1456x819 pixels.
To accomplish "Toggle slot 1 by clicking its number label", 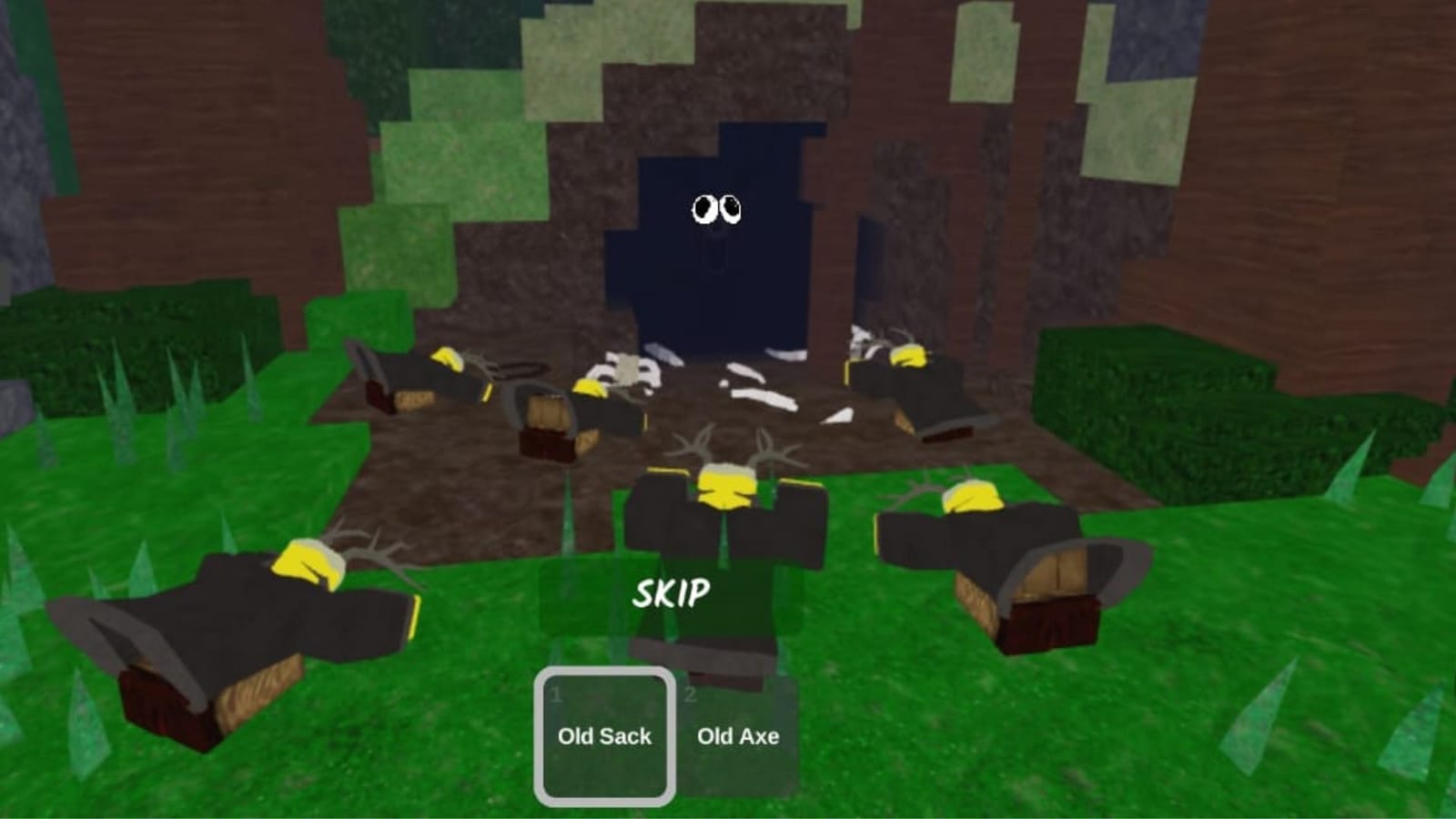I will click(x=556, y=695).
